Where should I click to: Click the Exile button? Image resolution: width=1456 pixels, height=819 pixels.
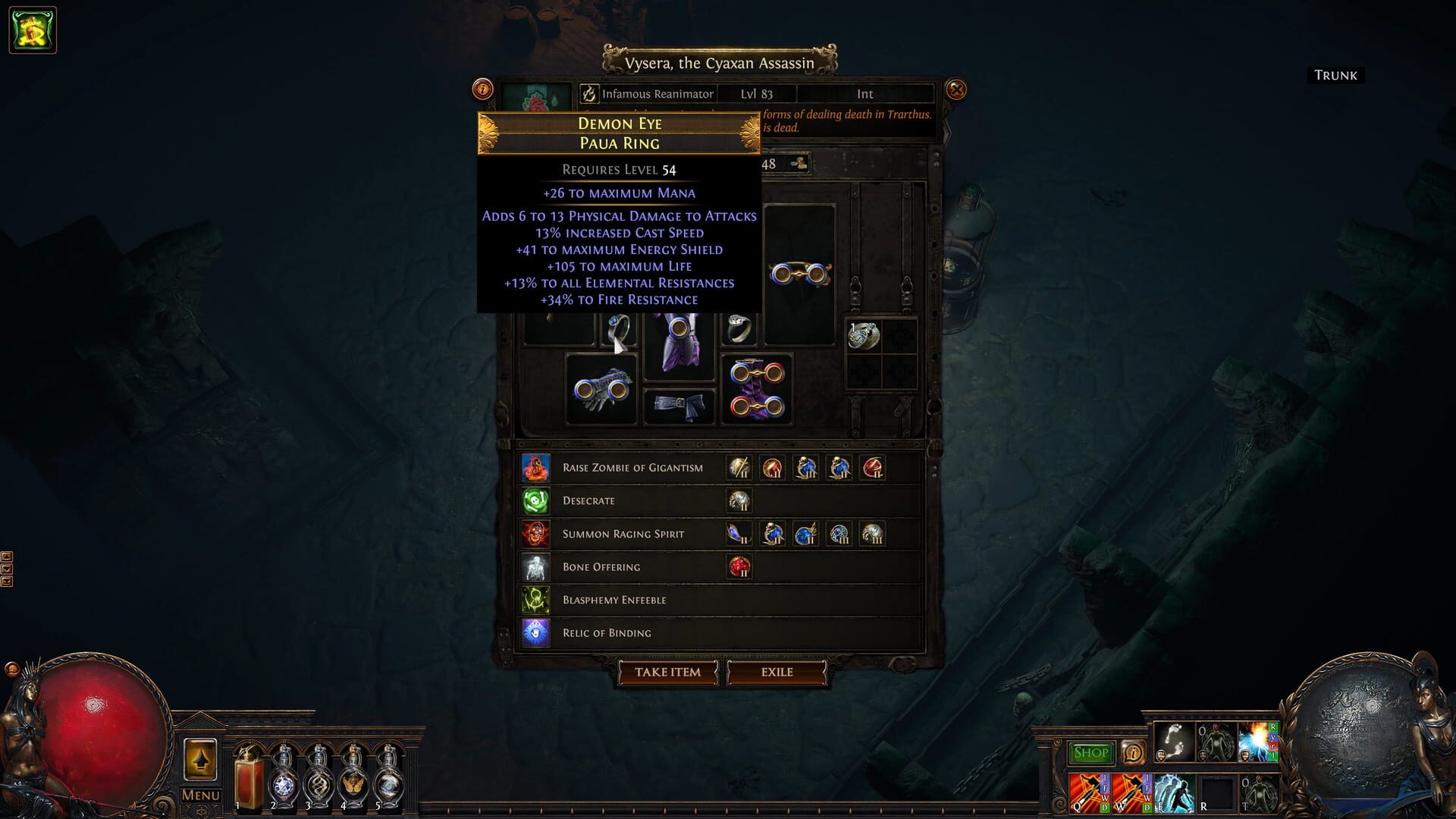776,673
